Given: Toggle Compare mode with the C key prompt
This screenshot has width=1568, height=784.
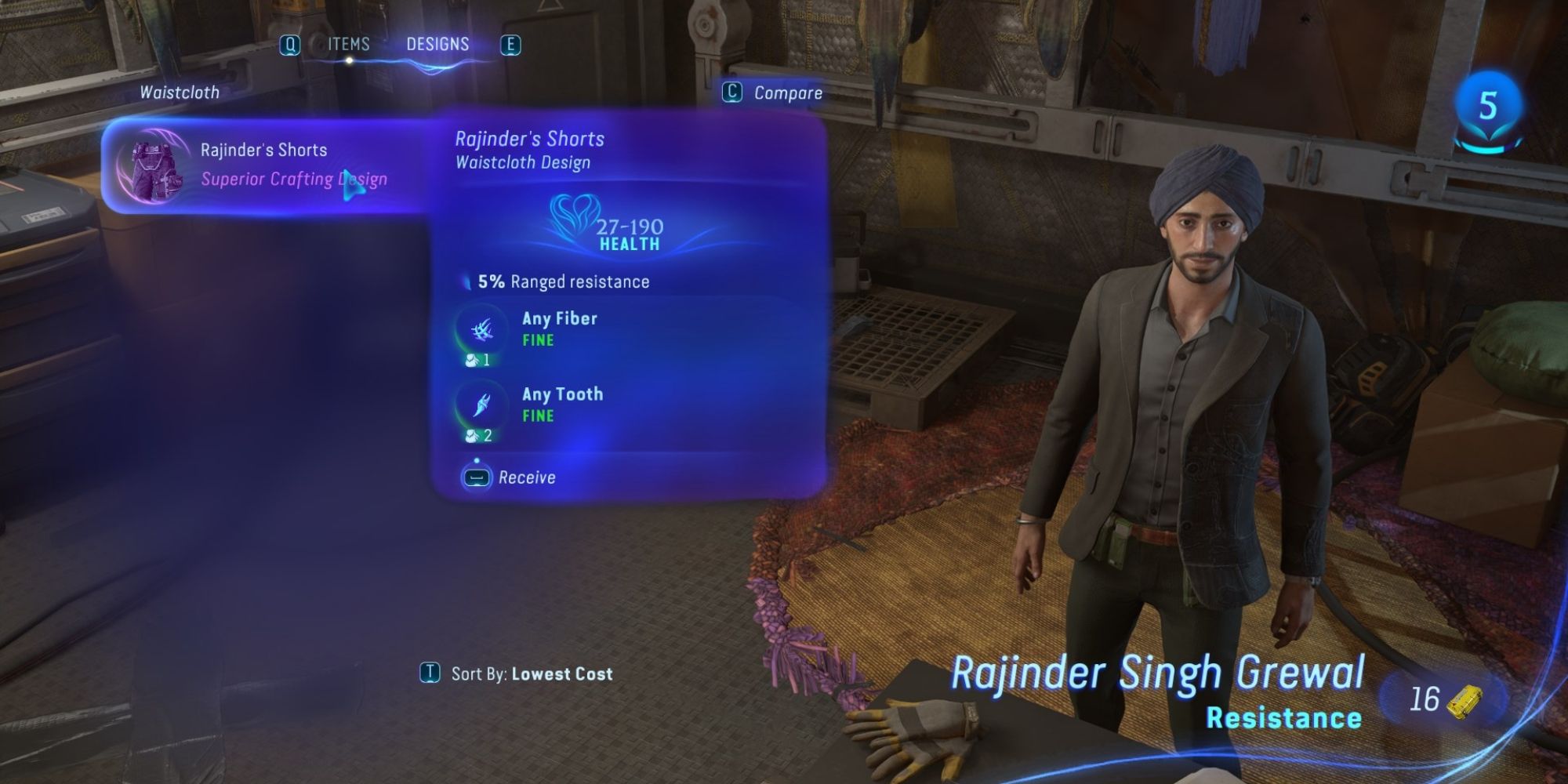Looking at the screenshot, I should click(731, 93).
